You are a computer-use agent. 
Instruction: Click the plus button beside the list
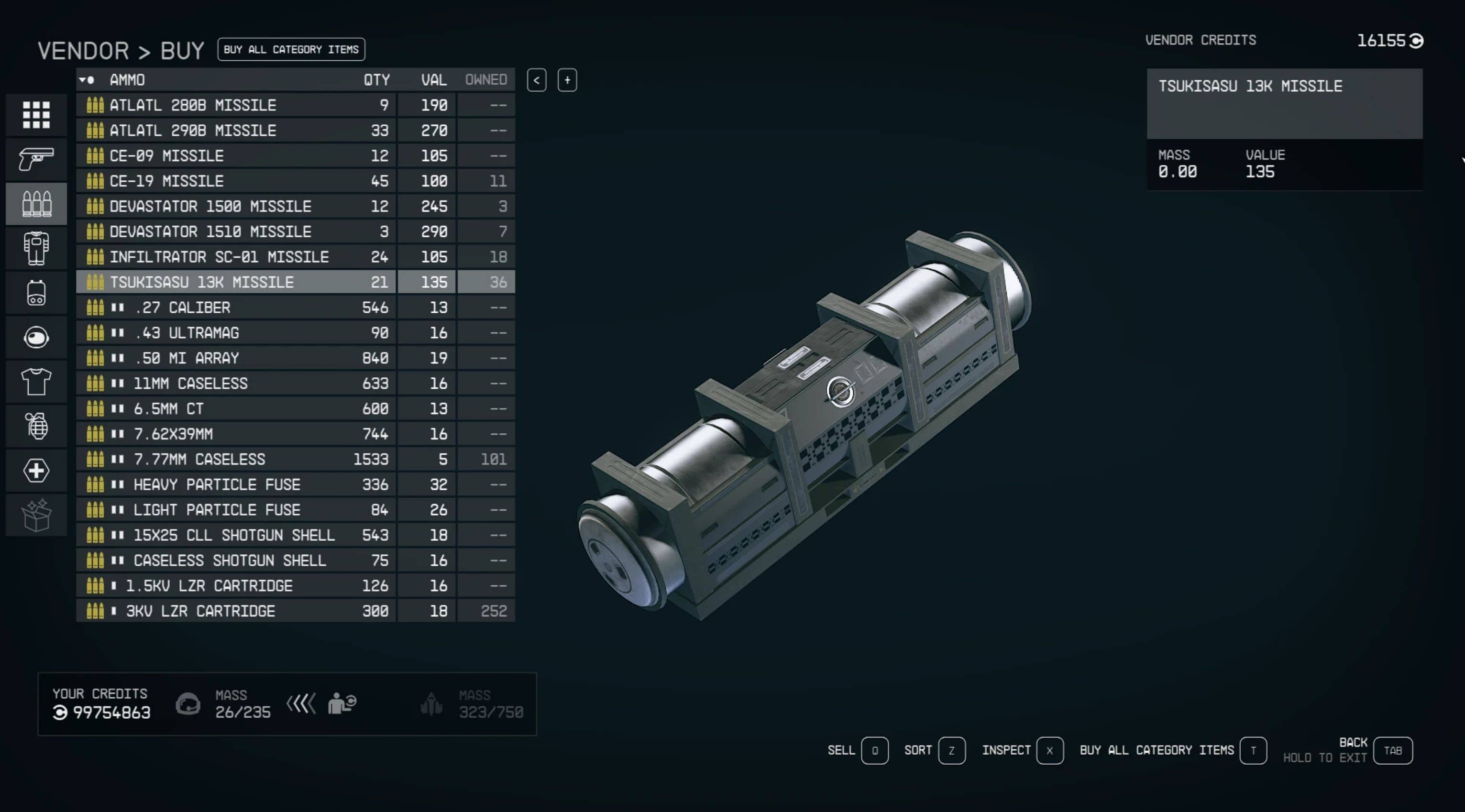pyautogui.click(x=567, y=80)
